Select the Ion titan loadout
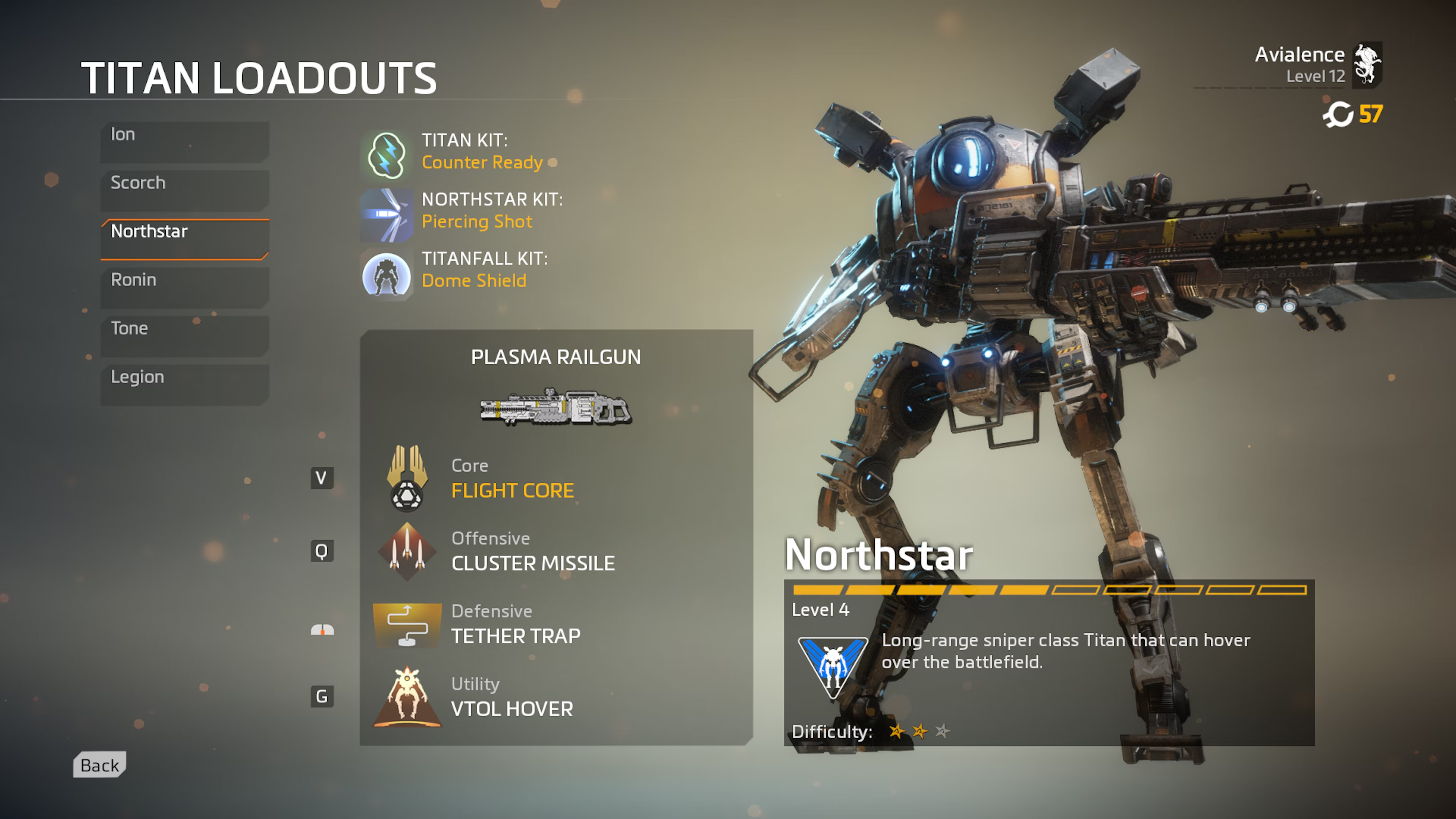 [x=184, y=141]
